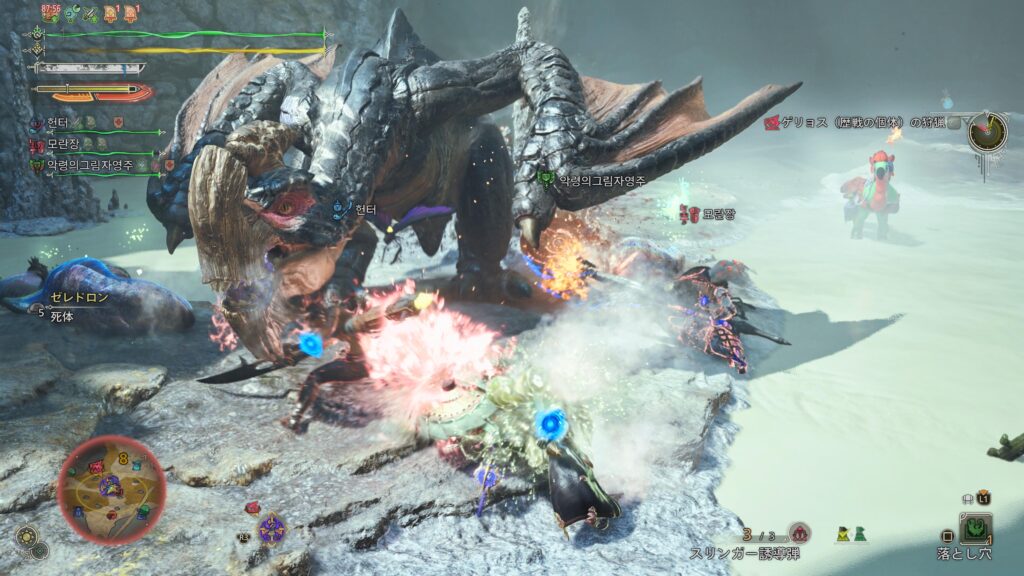Click the ゲリョス hunt quest objective tracker
1024x576 pixels.
(862, 123)
